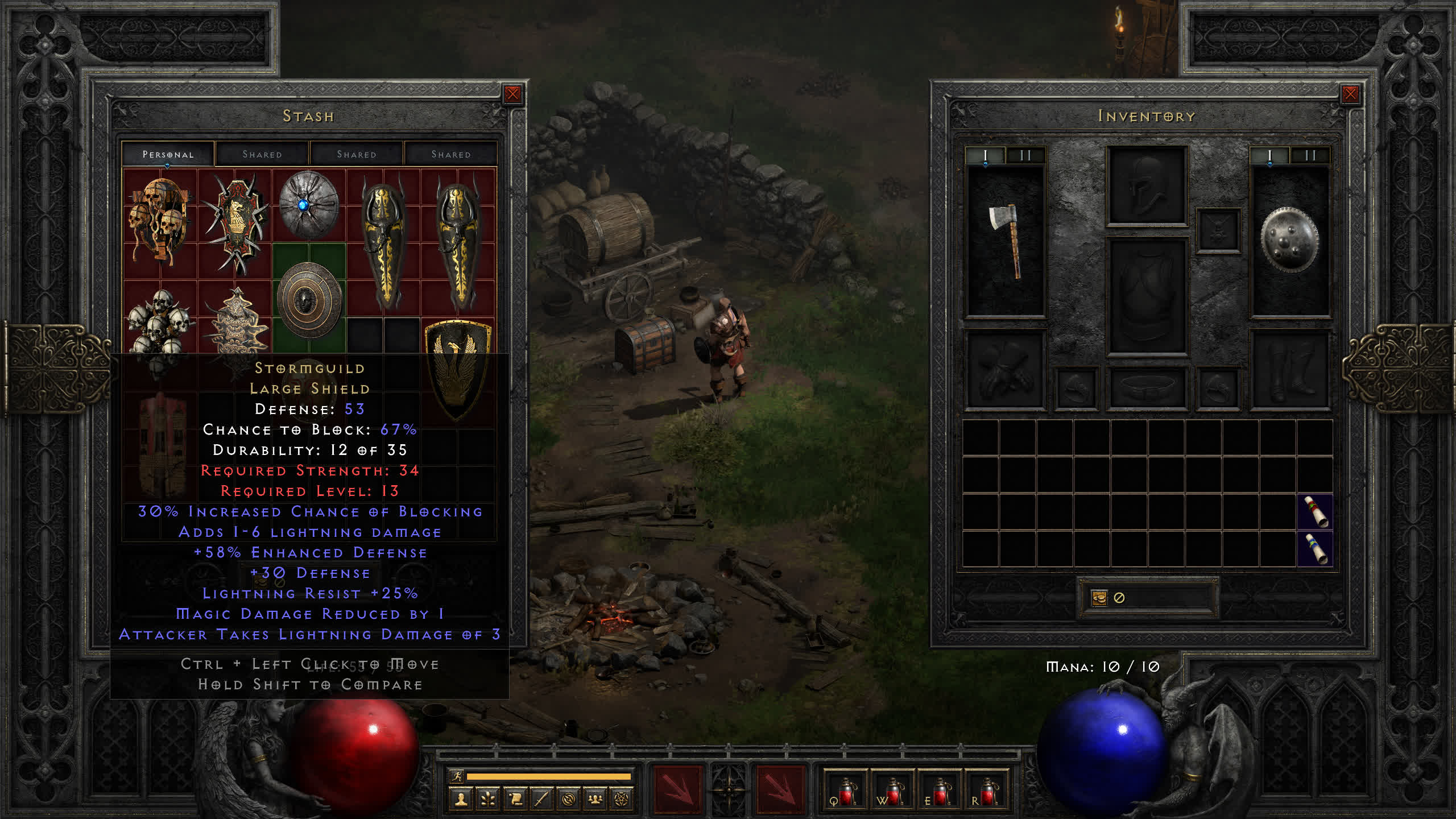
Task: Open the party screen button
Action: pos(595,800)
